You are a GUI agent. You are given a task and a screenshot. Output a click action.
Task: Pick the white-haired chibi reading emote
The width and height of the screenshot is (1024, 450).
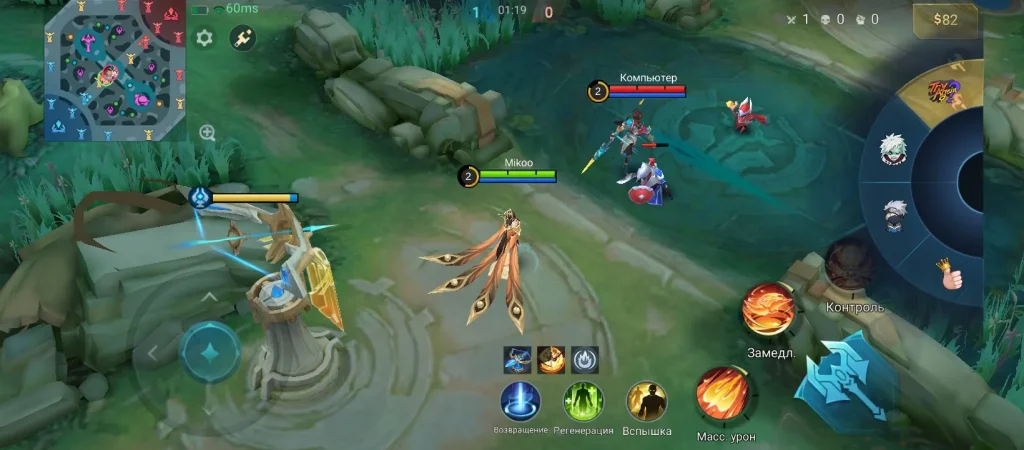pyautogui.click(x=895, y=214)
